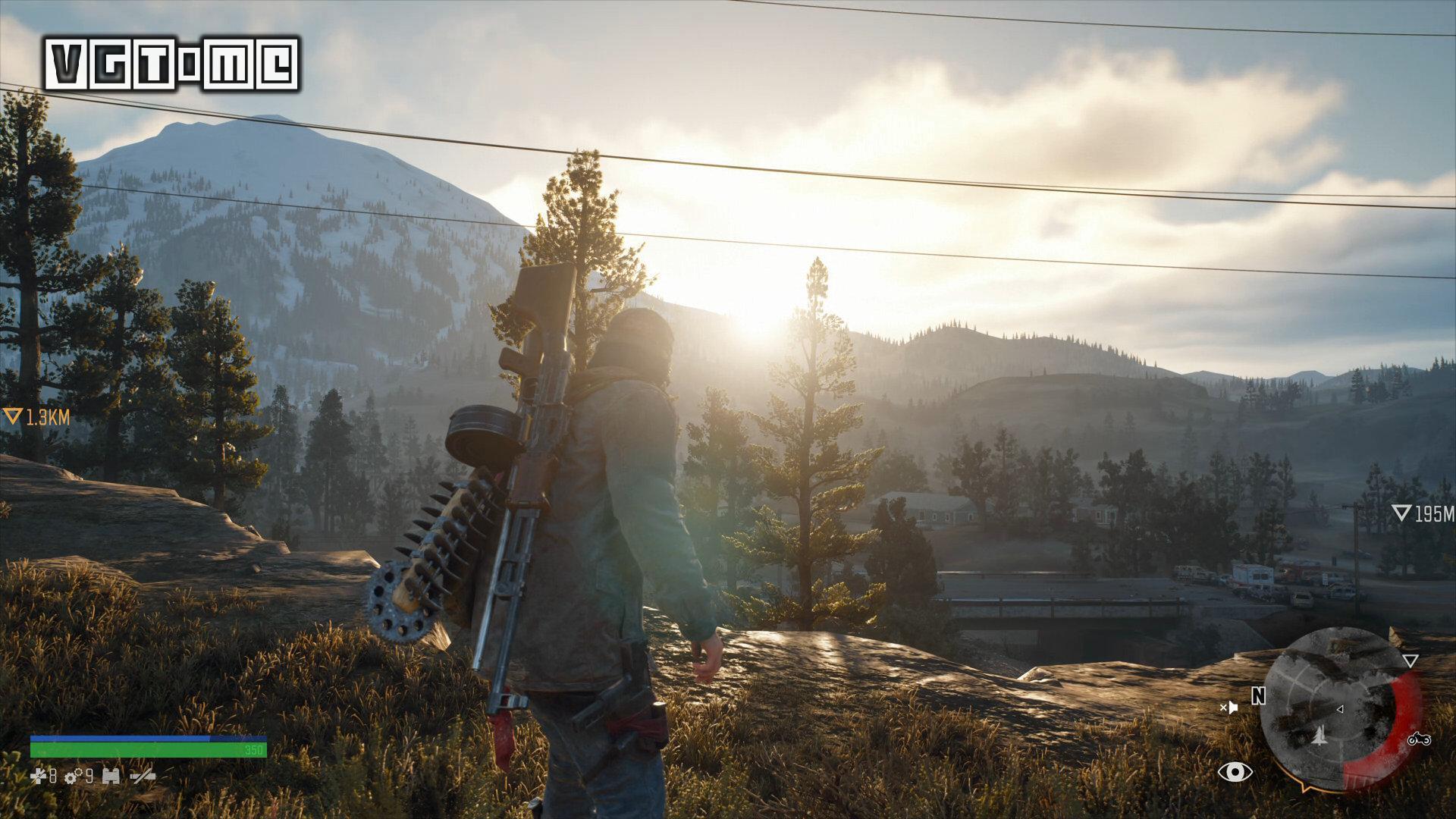Click the motorcycle icon beside the minimap
Screen dimensions: 1456x819
pyautogui.click(x=1419, y=739)
